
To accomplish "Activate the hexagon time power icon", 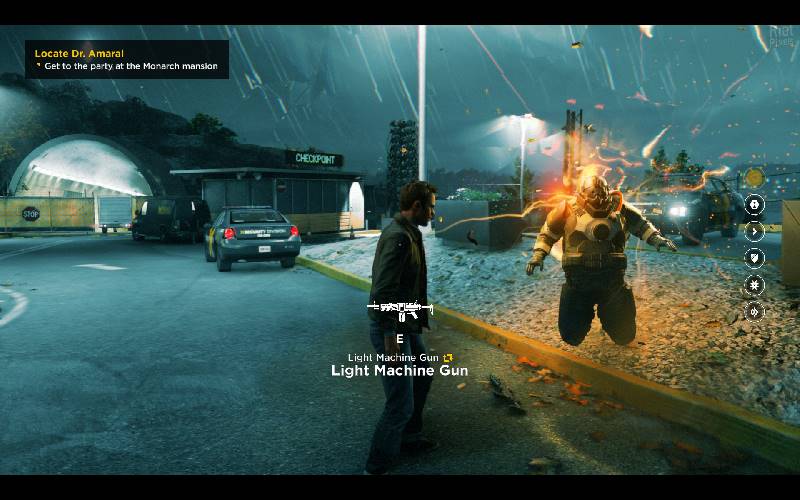I will (x=756, y=204).
